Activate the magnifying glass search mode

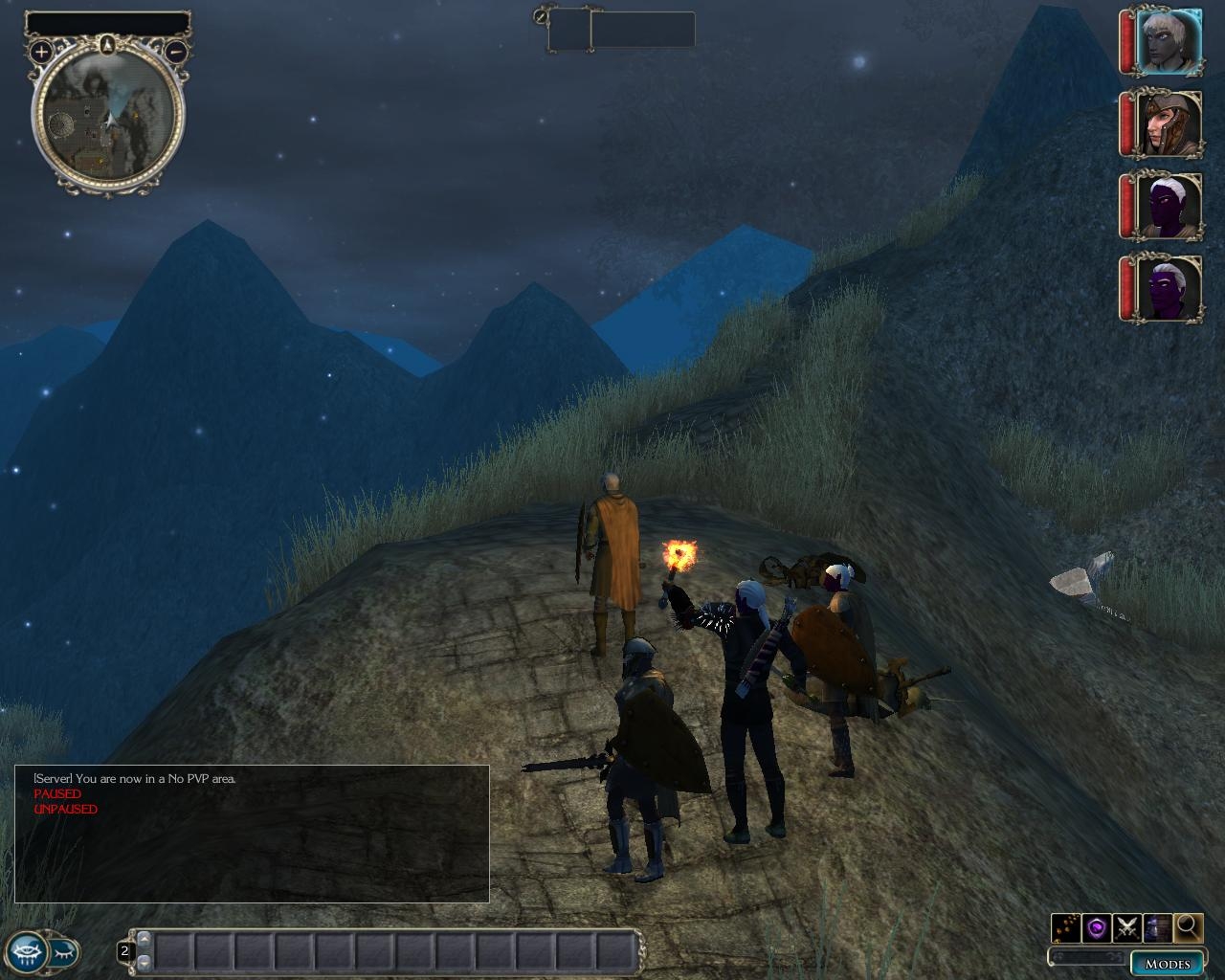(1188, 926)
